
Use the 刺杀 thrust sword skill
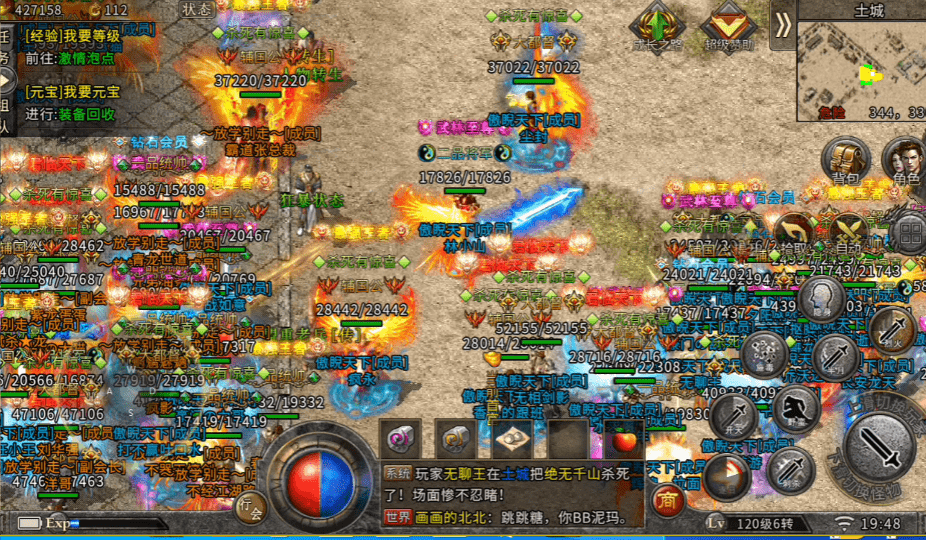click(791, 468)
